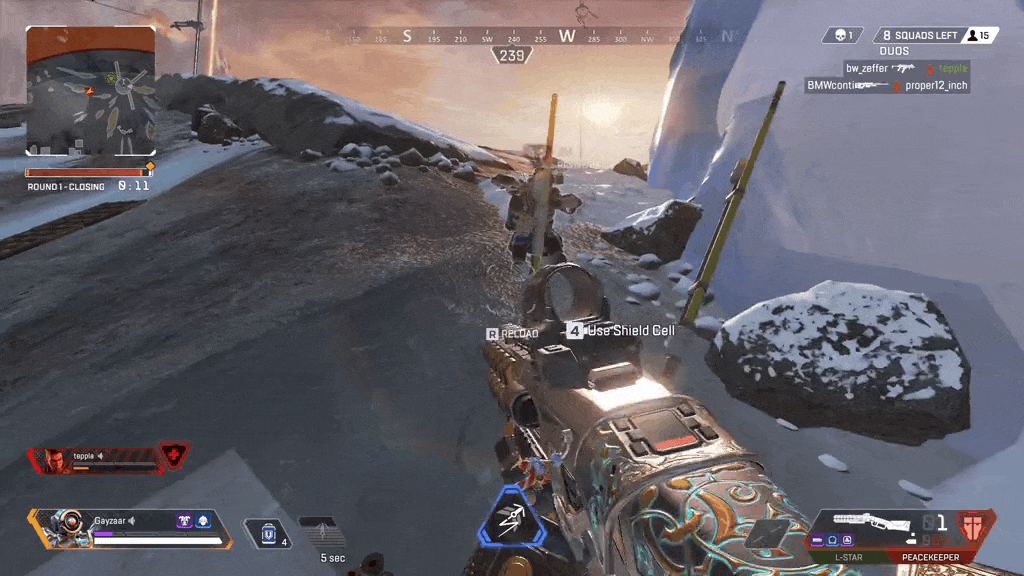The height and width of the screenshot is (576, 1024).
Task: Click tappla's red revive cross icon
Action: [174, 456]
